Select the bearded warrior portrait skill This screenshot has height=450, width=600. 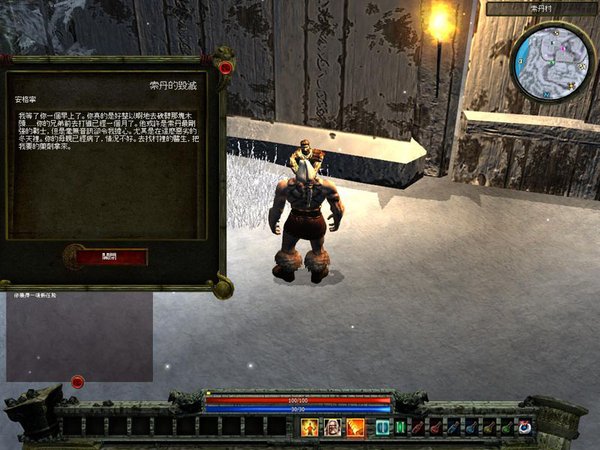click(x=332, y=427)
